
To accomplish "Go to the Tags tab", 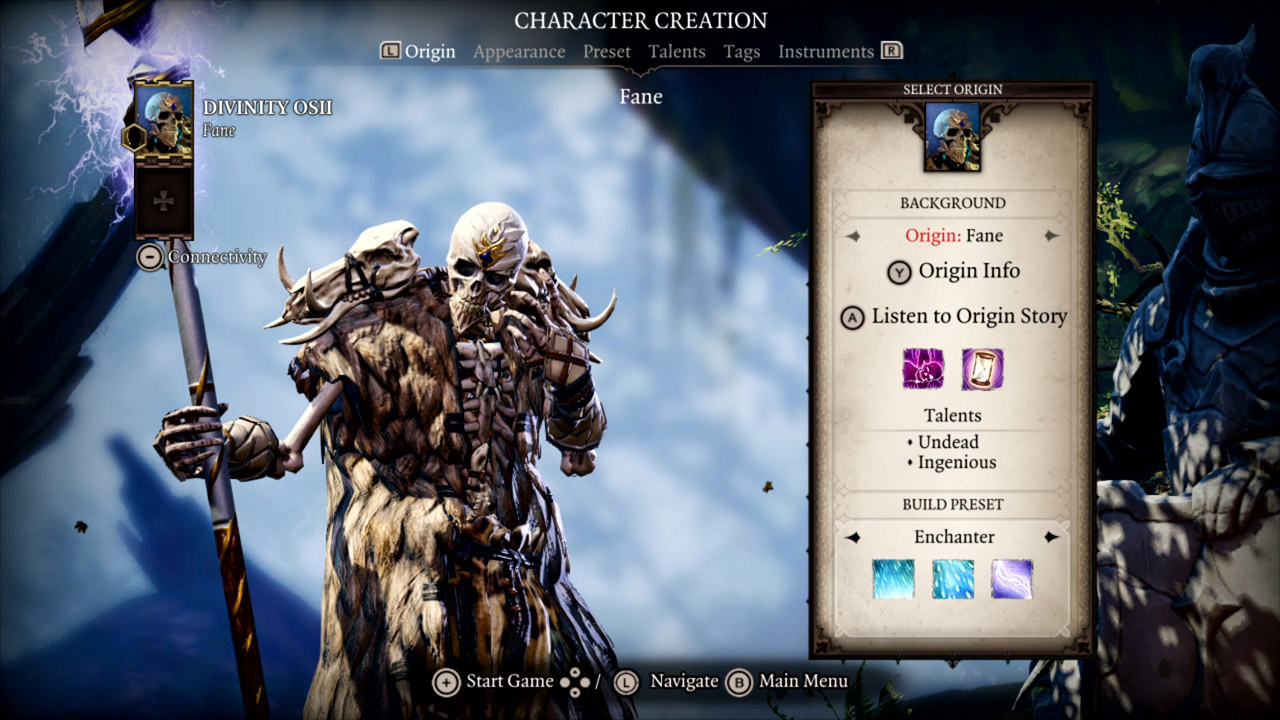I will coord(742,52).
